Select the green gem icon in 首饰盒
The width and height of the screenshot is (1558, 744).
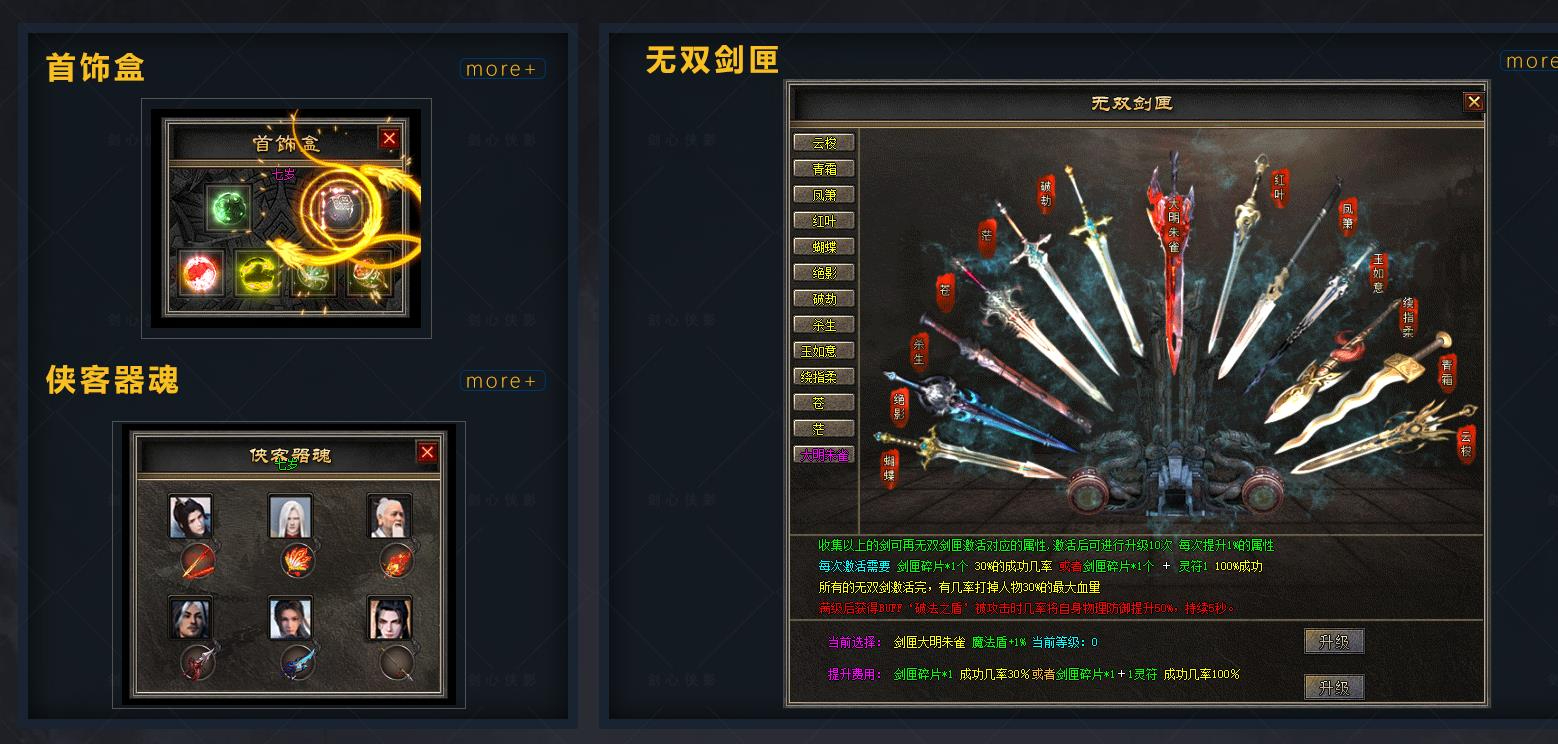pos(229,208)
